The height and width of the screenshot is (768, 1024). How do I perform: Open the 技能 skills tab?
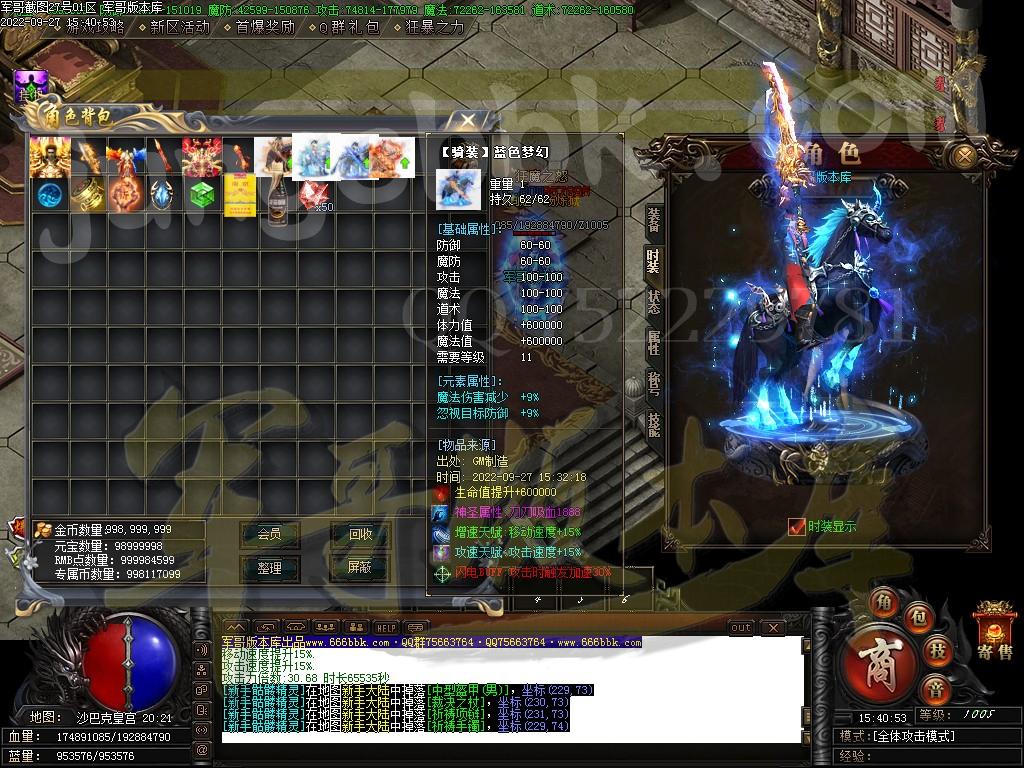pyautogui.click(x=653, y=424)
